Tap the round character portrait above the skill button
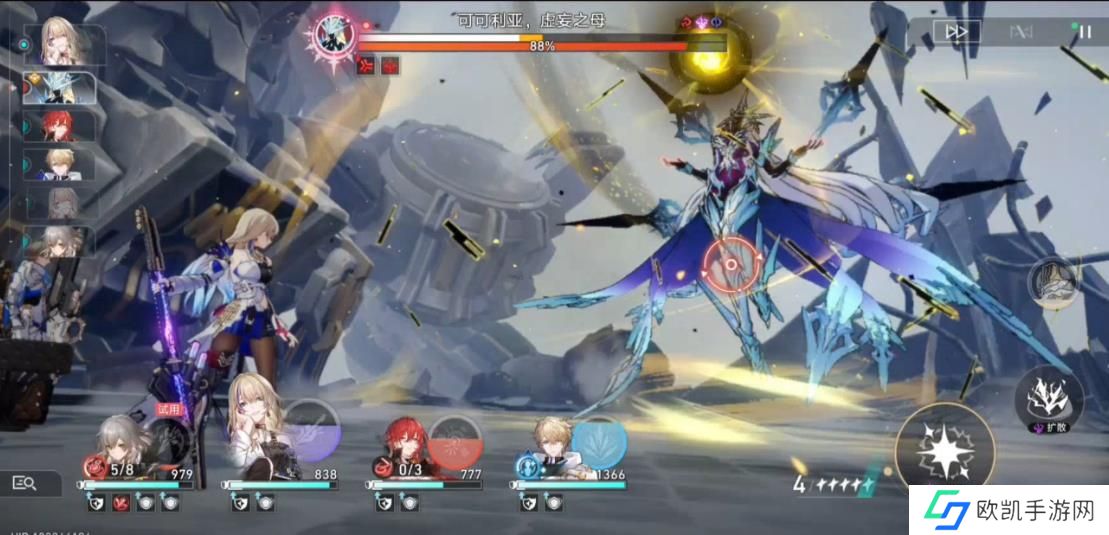This screenshot has height=535, width=1109. pos(1055,284)
